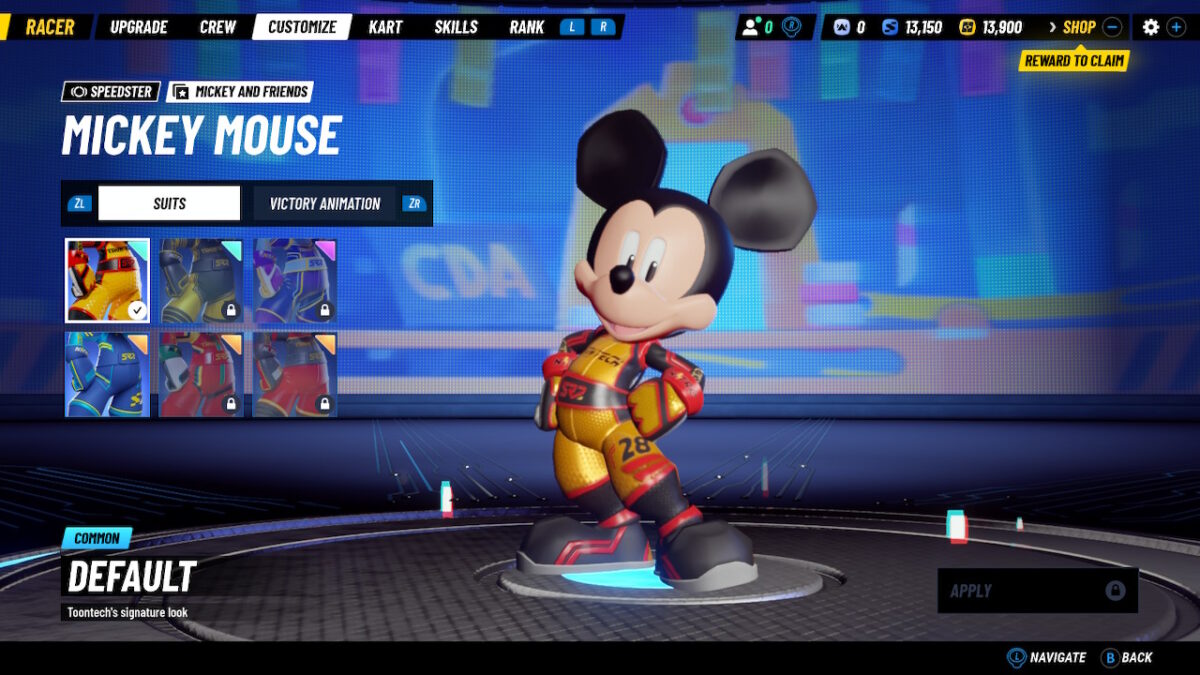The image size is (1200, 675).
Task: Select the Customize tab
Action: (x=302, y=27)
